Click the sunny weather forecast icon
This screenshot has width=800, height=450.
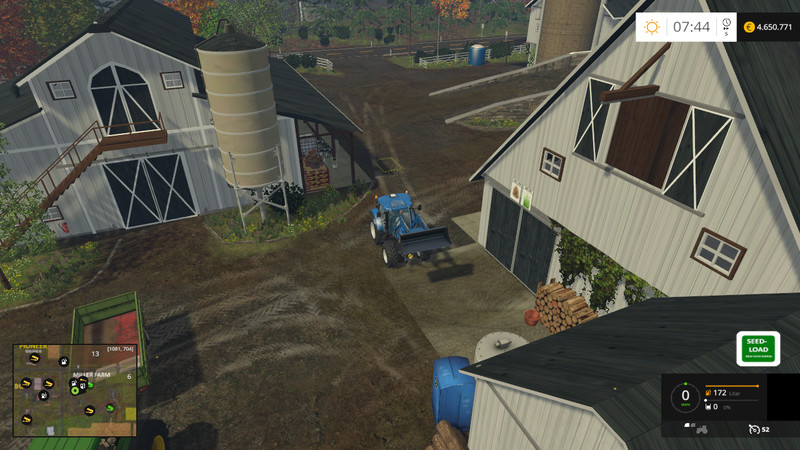pyautogui.click(x=651, y=27)
